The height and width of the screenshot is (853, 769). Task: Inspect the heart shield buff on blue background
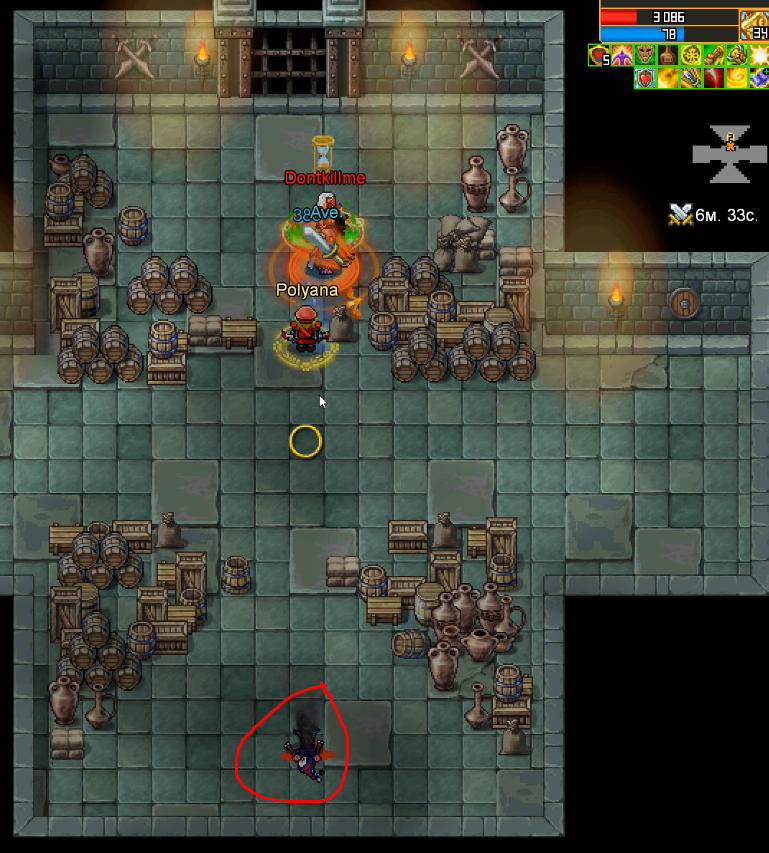pyautogui.click(x=645, y=79)
